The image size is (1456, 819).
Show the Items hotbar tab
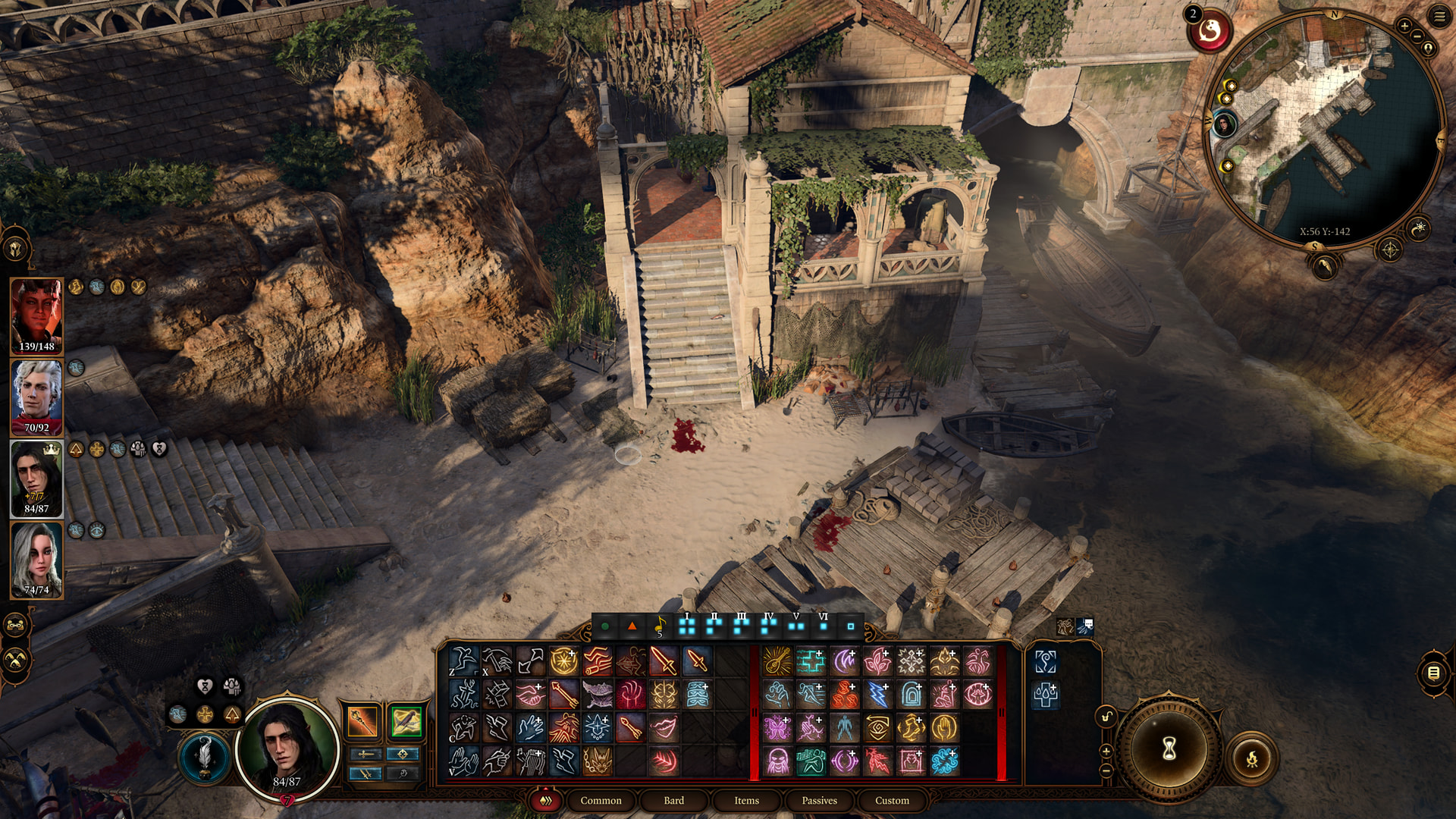click(746, 800)
